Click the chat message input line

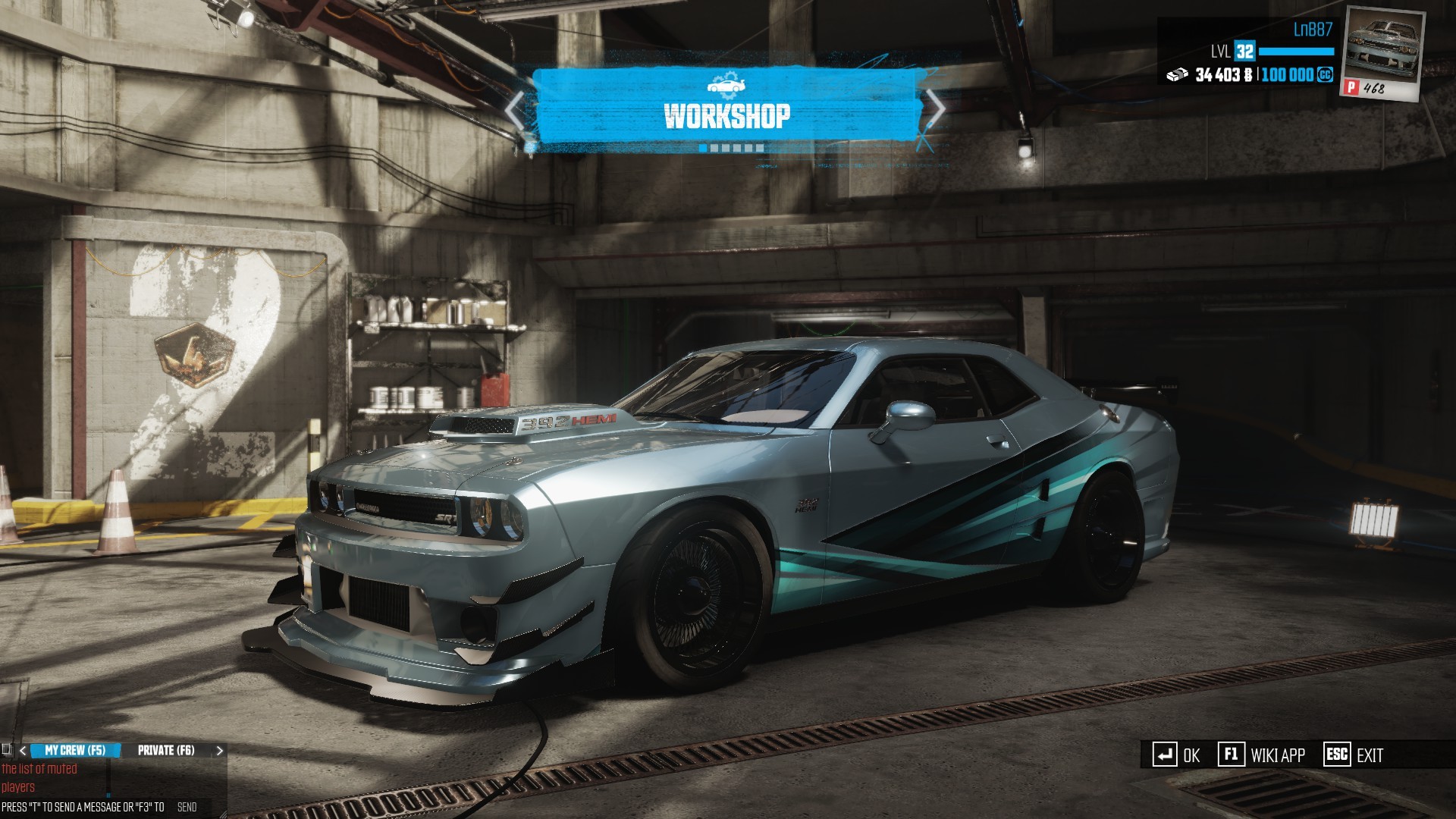pos(83,808)
